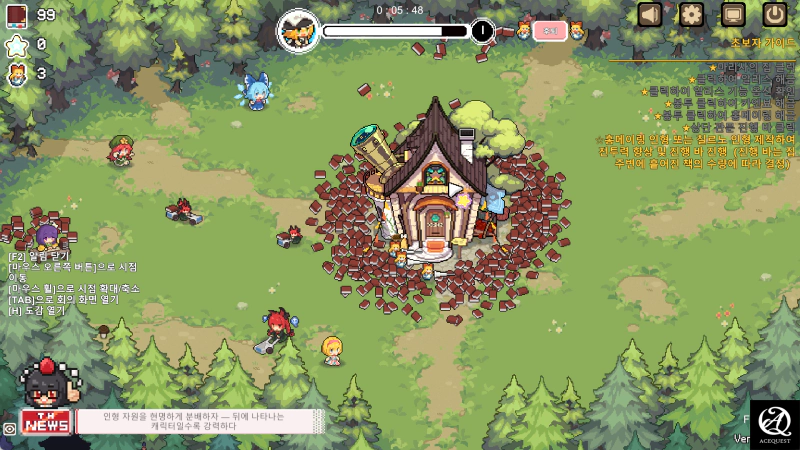Click the news ticker message bar
Image resolution: width=800 pixels, height=450 pixels.
pyautogui.click(x=200, y=421)
